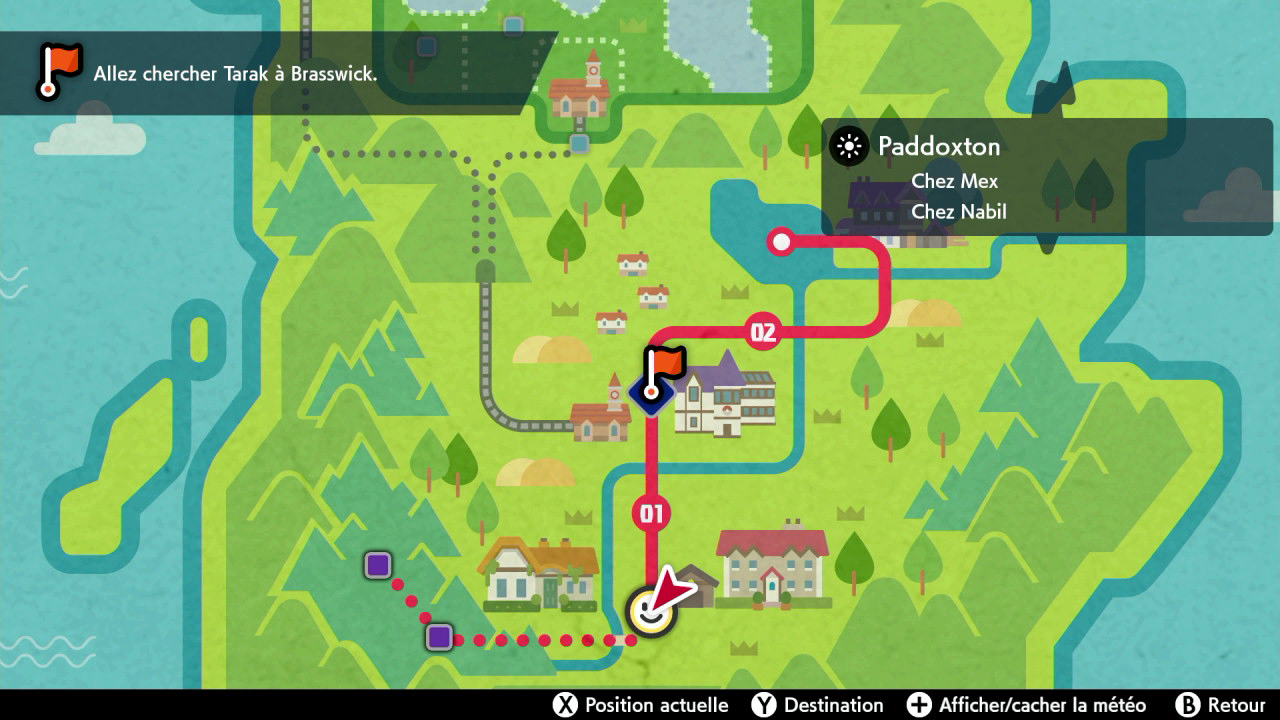Open the Tarak at Brasswick objective banner
The width and height of the screenshot is (1280, 720).
click(235, 73)
